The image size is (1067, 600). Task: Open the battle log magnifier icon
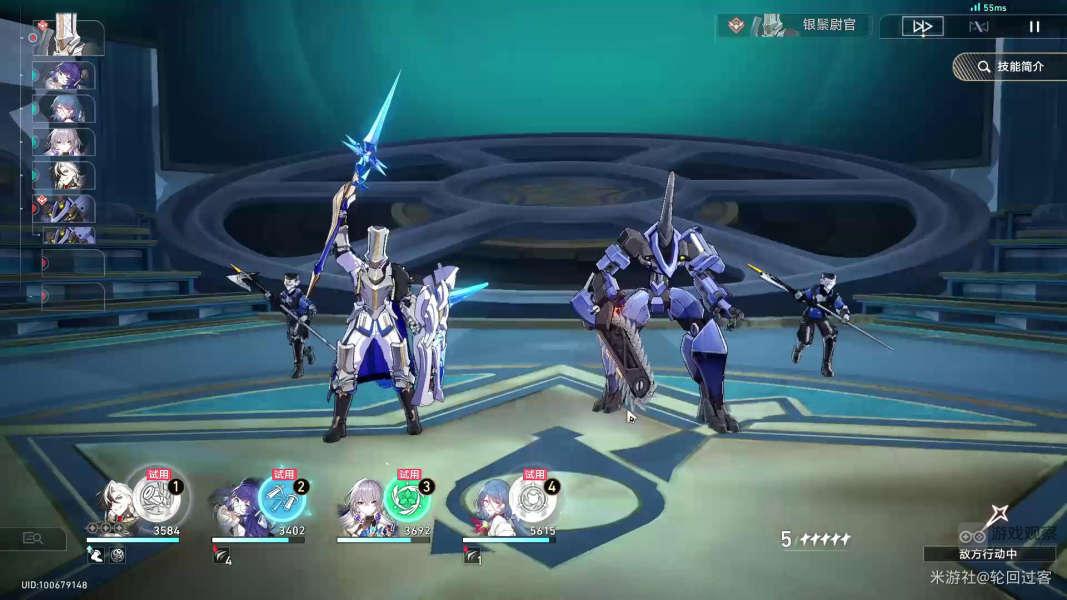33,539
